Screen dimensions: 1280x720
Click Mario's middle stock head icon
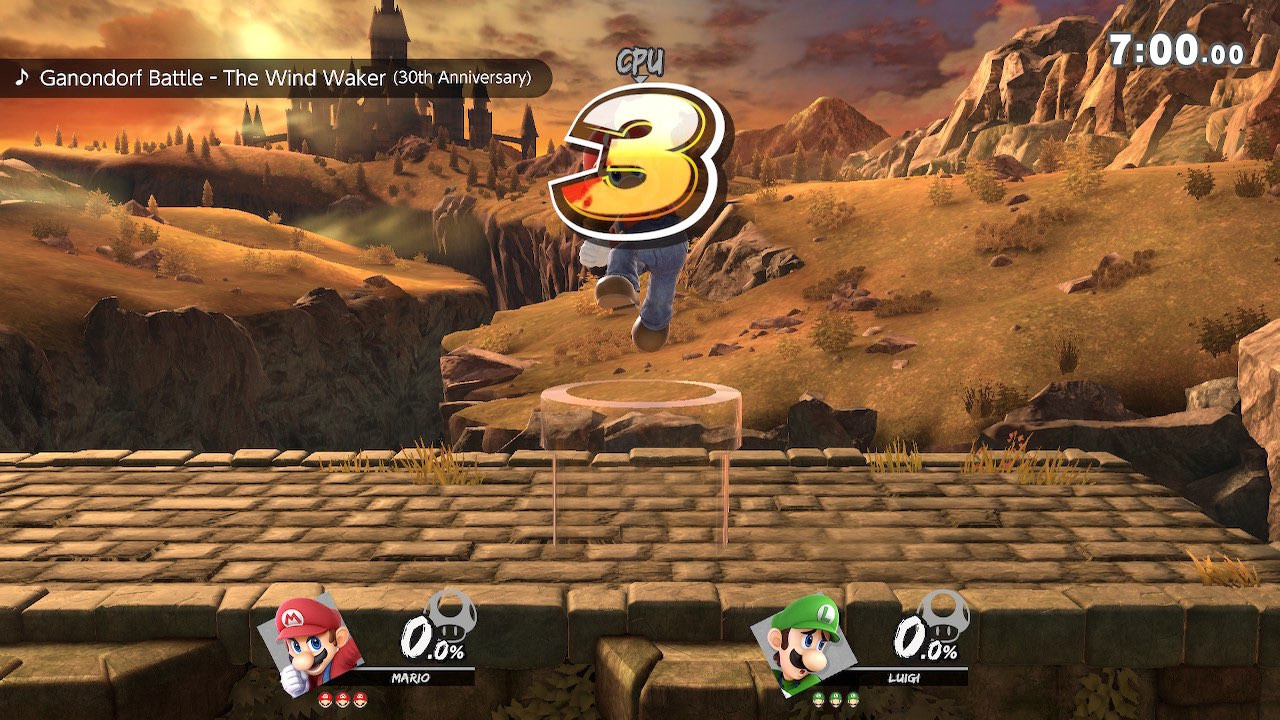pyautogui.click(x=341, y=698)
